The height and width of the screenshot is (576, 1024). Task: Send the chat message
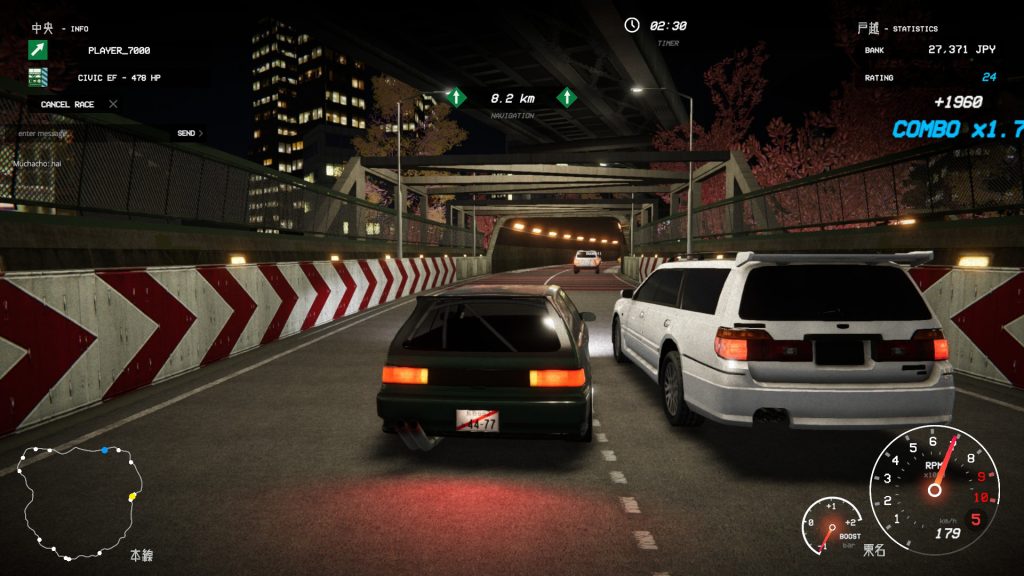(x=188, y=133)
